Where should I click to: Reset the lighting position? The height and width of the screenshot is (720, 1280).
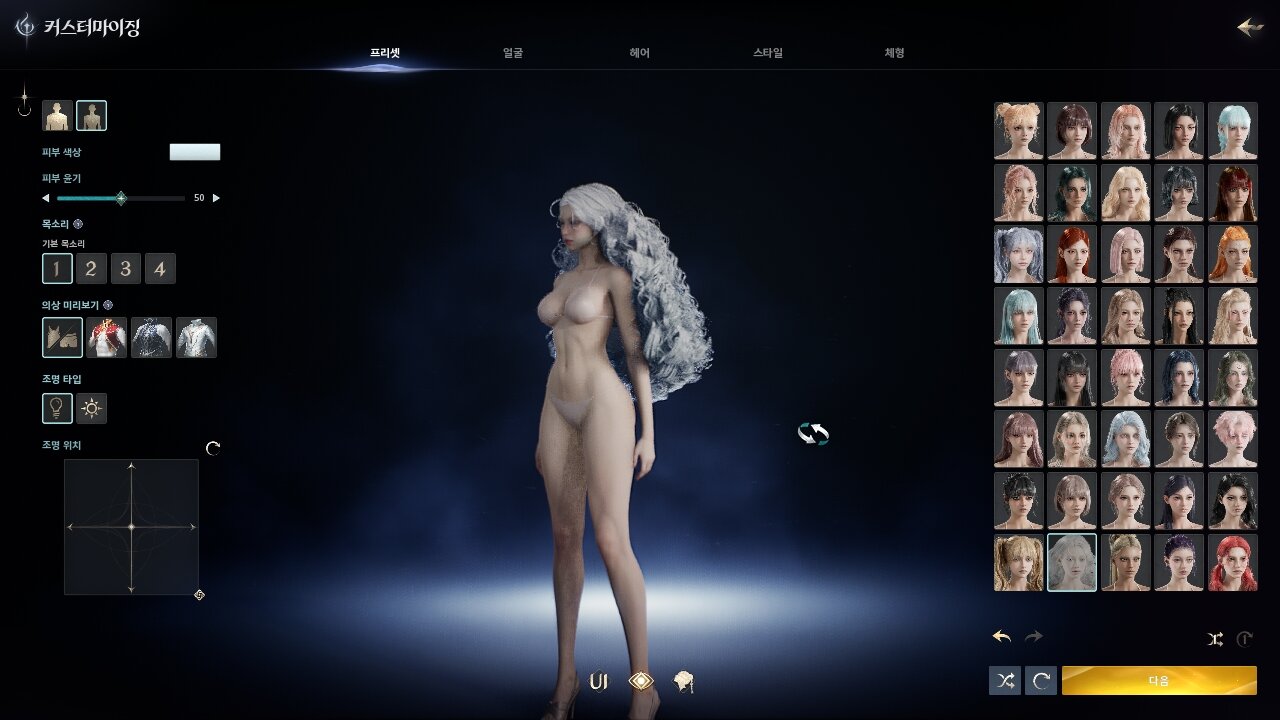[x=212, y=449]
